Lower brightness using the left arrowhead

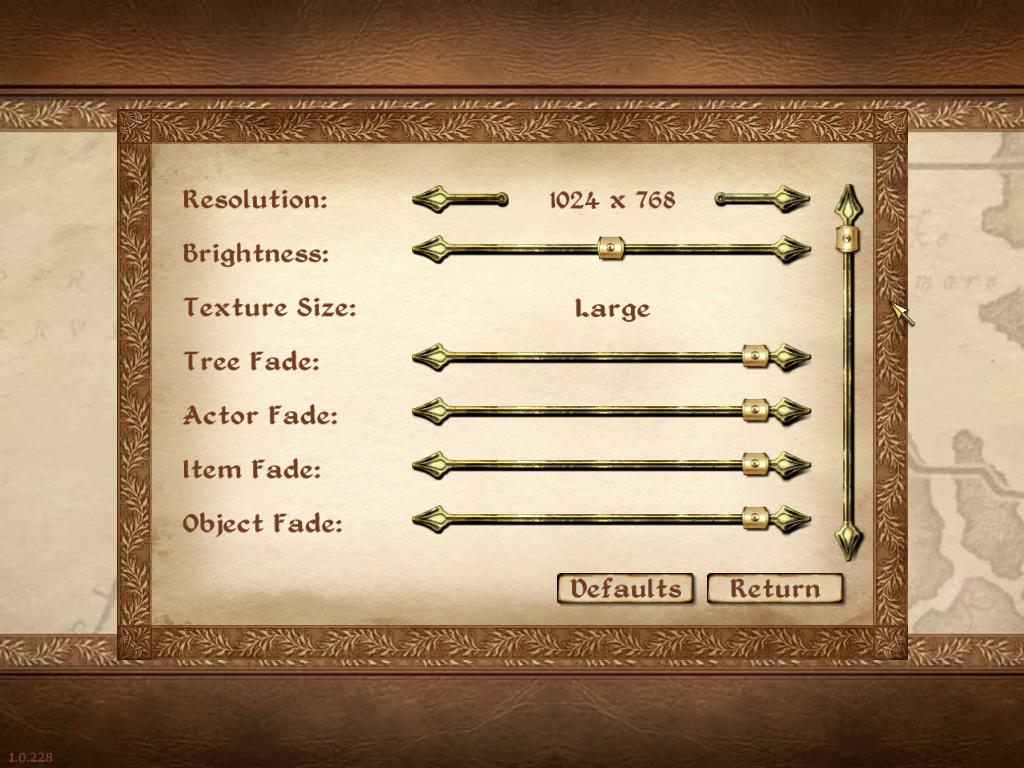(430, 249)
